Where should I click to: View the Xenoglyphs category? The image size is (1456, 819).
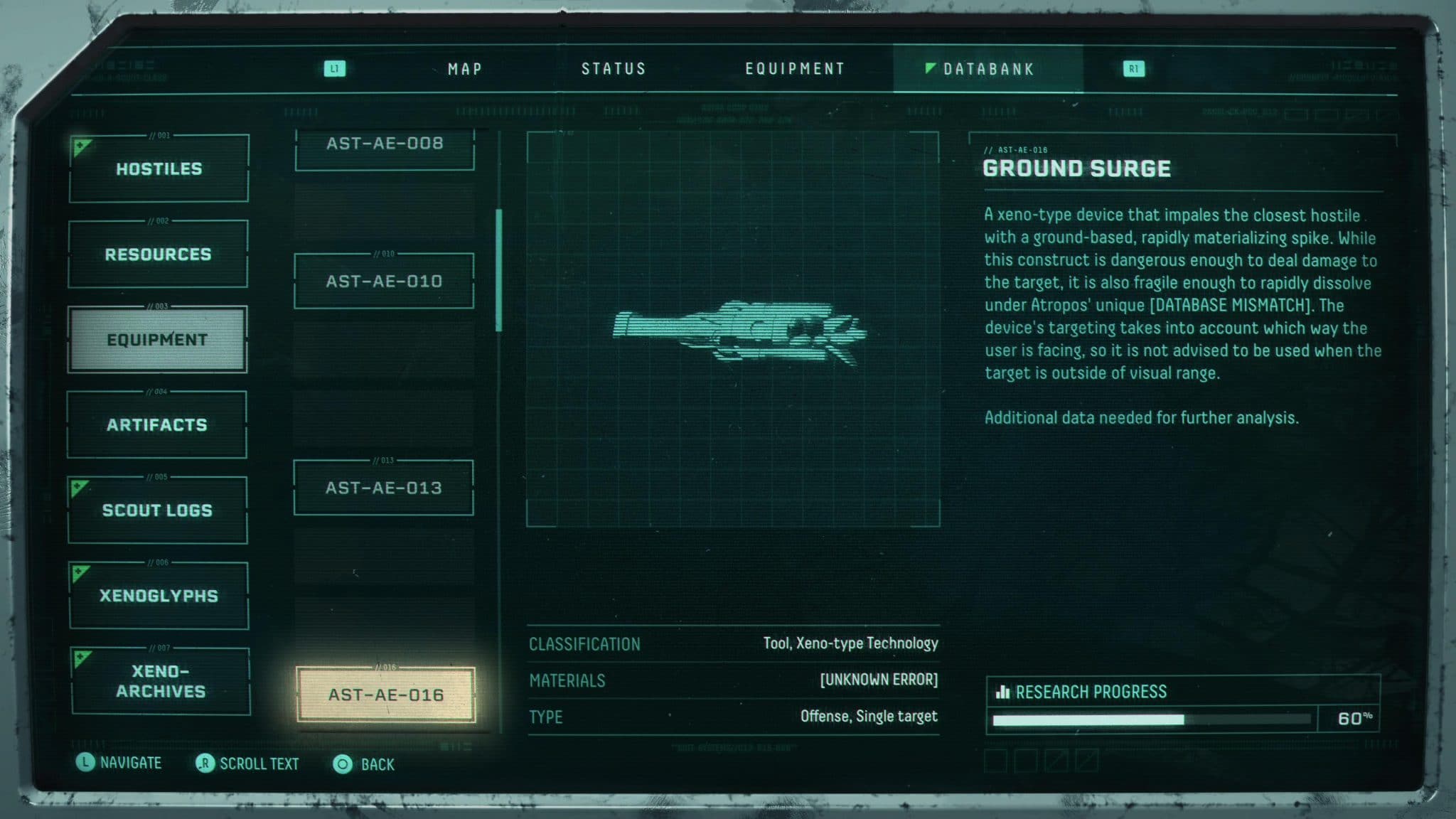tap(159, 596)
